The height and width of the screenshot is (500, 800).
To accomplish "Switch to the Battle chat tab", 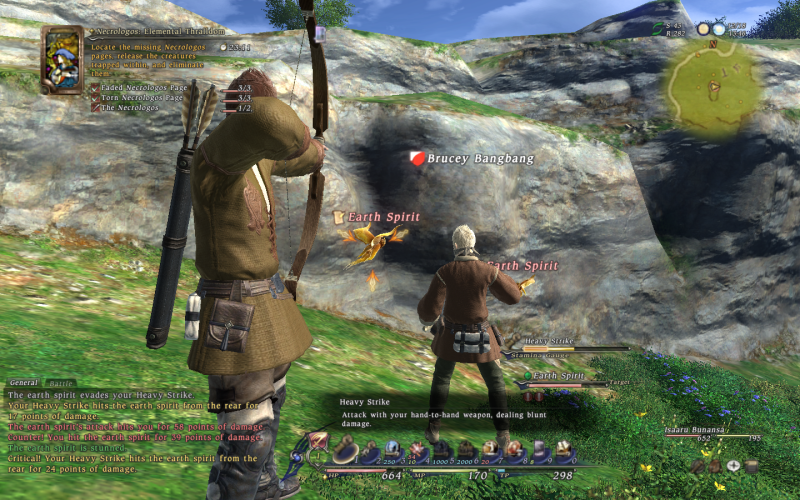I will tap(62, 382).
